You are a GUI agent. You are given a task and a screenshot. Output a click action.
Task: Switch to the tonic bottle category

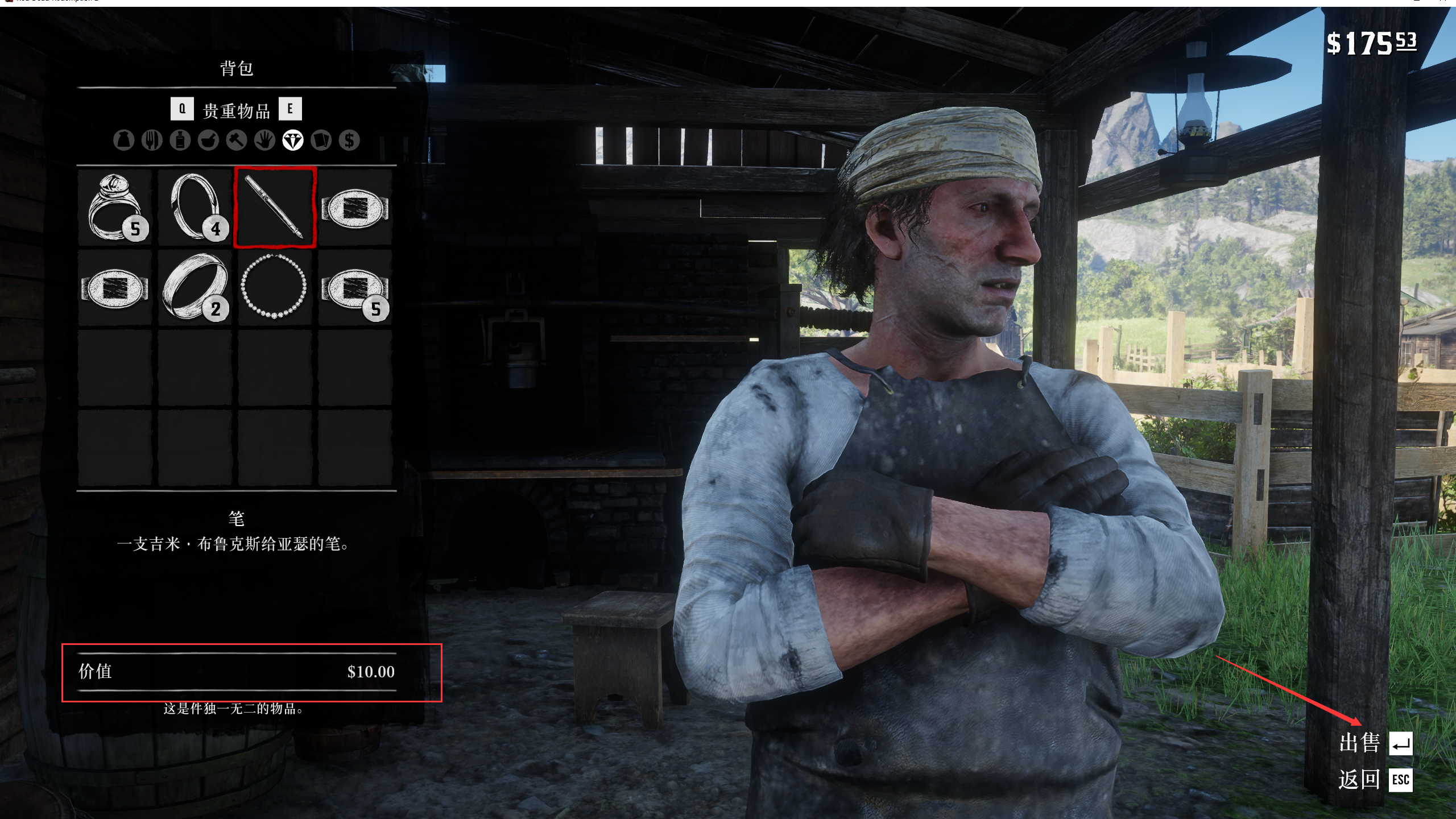pyautogui.click(x=180, y=140)
